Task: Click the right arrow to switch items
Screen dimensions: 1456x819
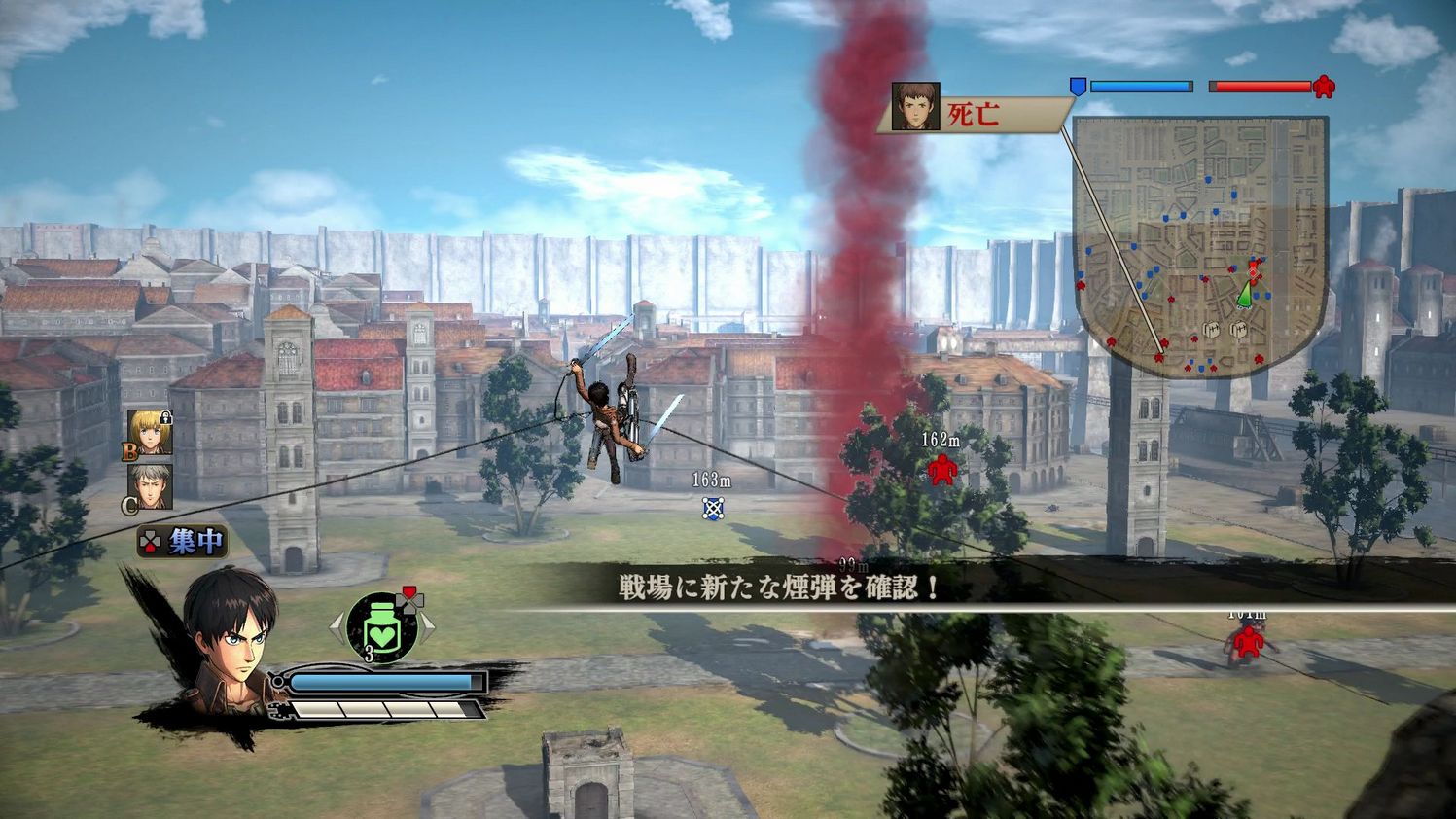Action: click(x=431, y=629)
